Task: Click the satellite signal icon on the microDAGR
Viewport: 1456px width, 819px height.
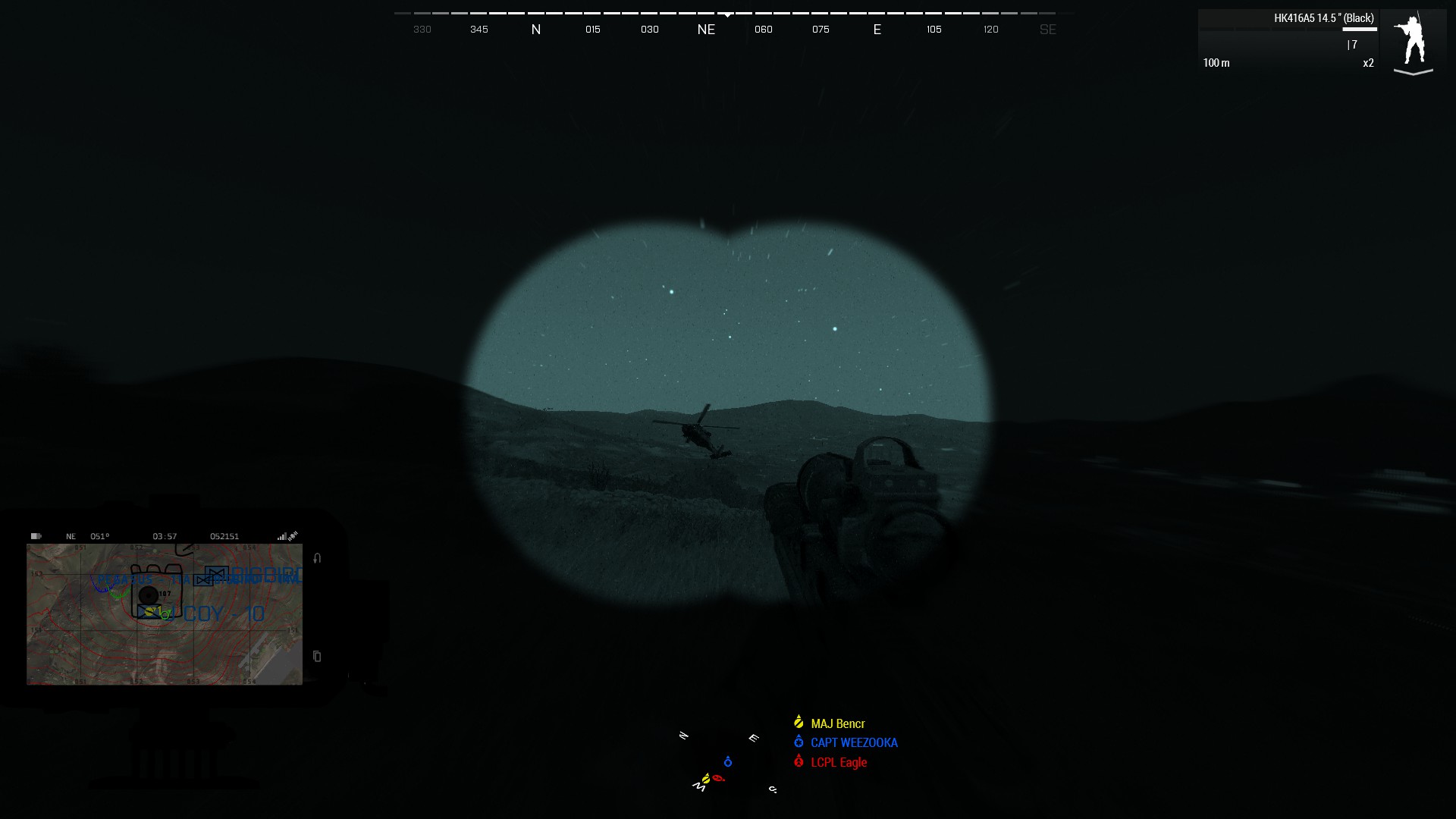Action: click(x=293, y=536)
